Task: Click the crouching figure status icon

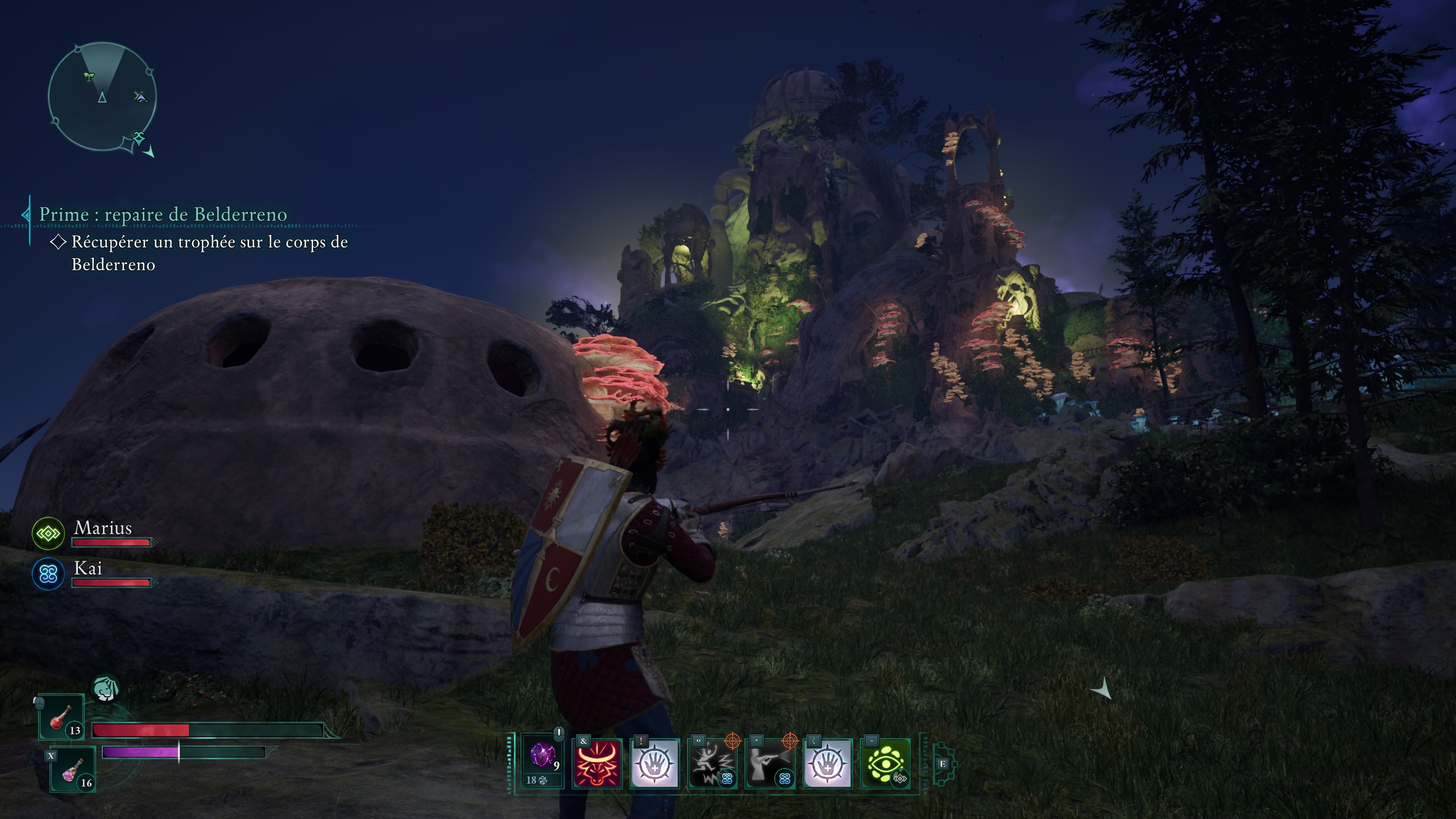Action: tap(105, 688)
